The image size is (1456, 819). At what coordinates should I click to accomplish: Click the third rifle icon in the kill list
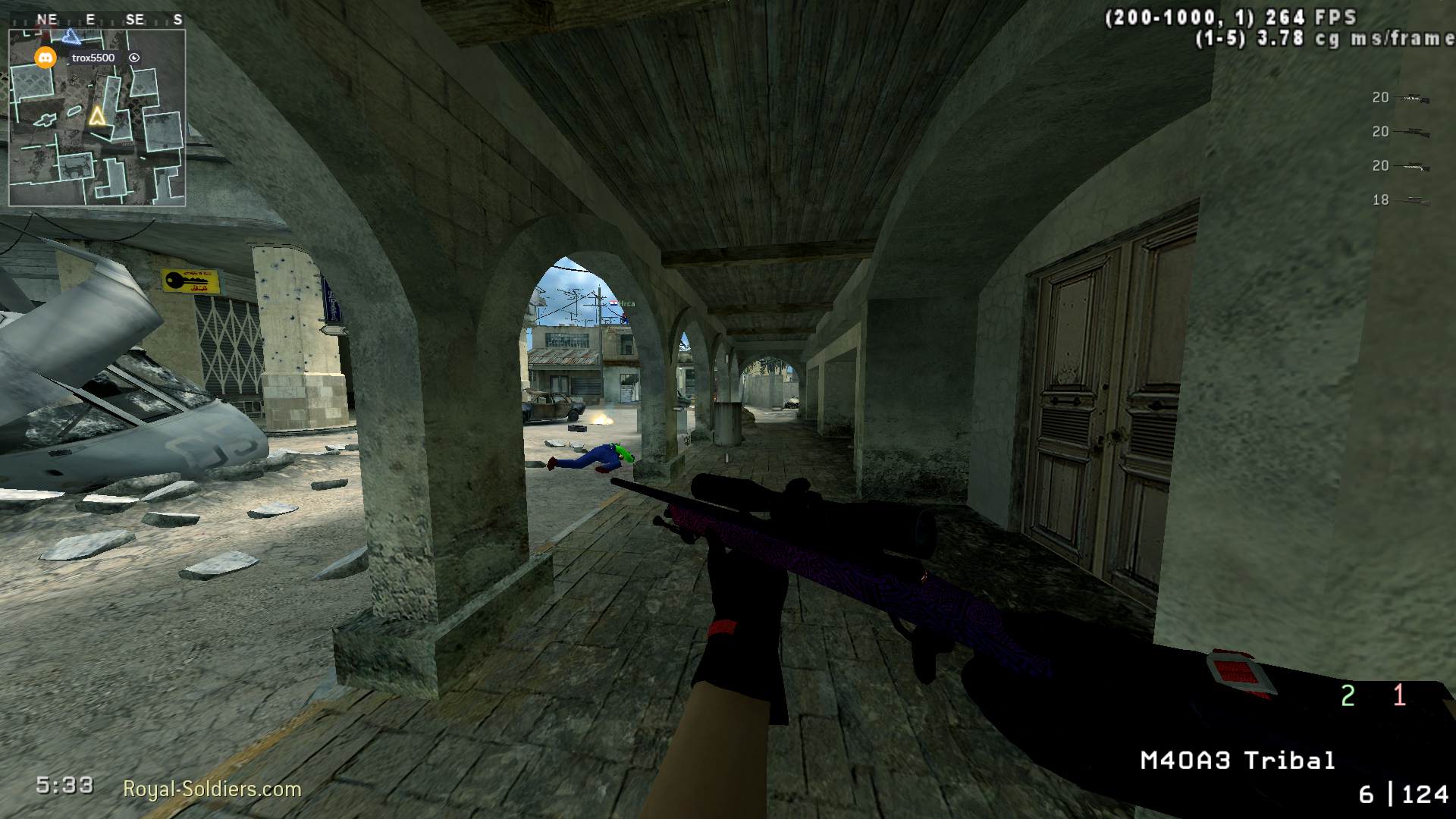point(1412,165)
